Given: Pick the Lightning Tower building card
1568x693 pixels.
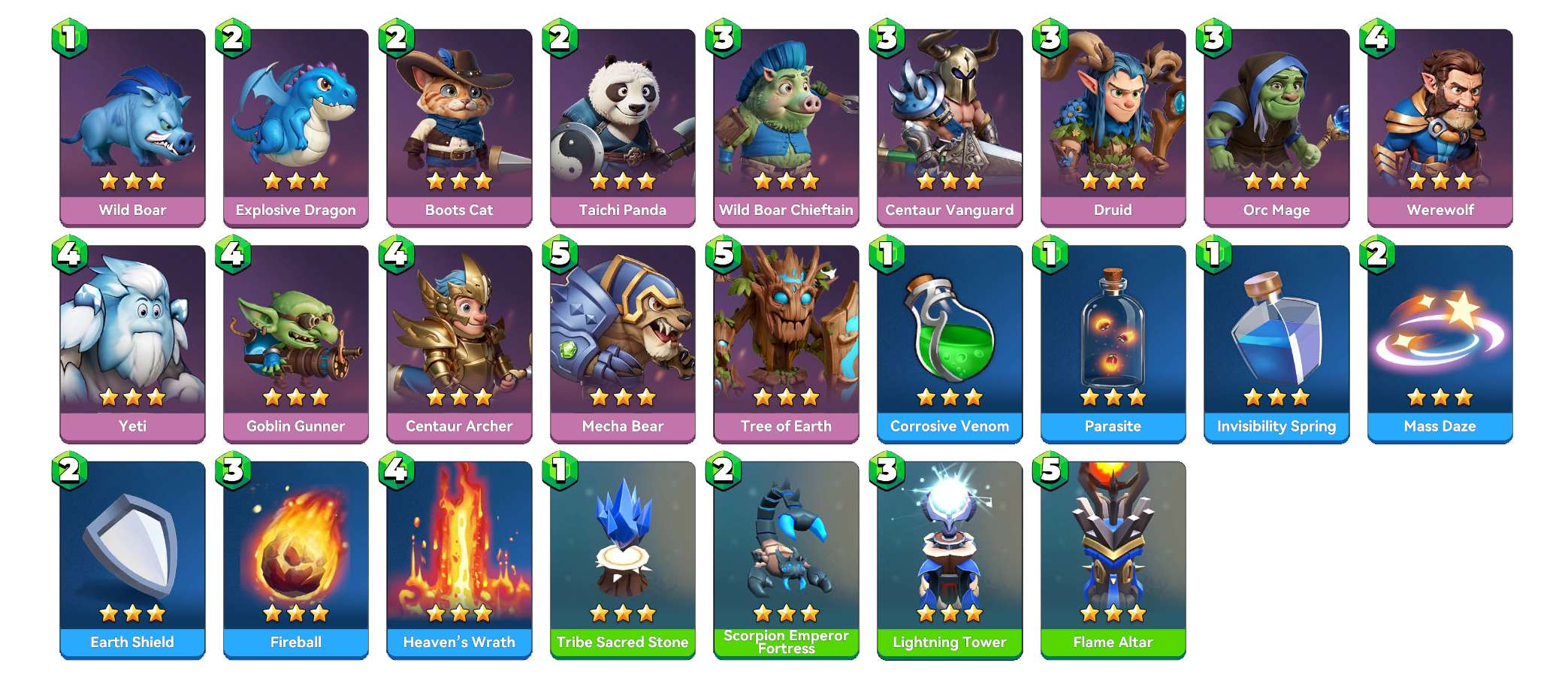Looking at the screenshot, I should [x=950, y=560].
